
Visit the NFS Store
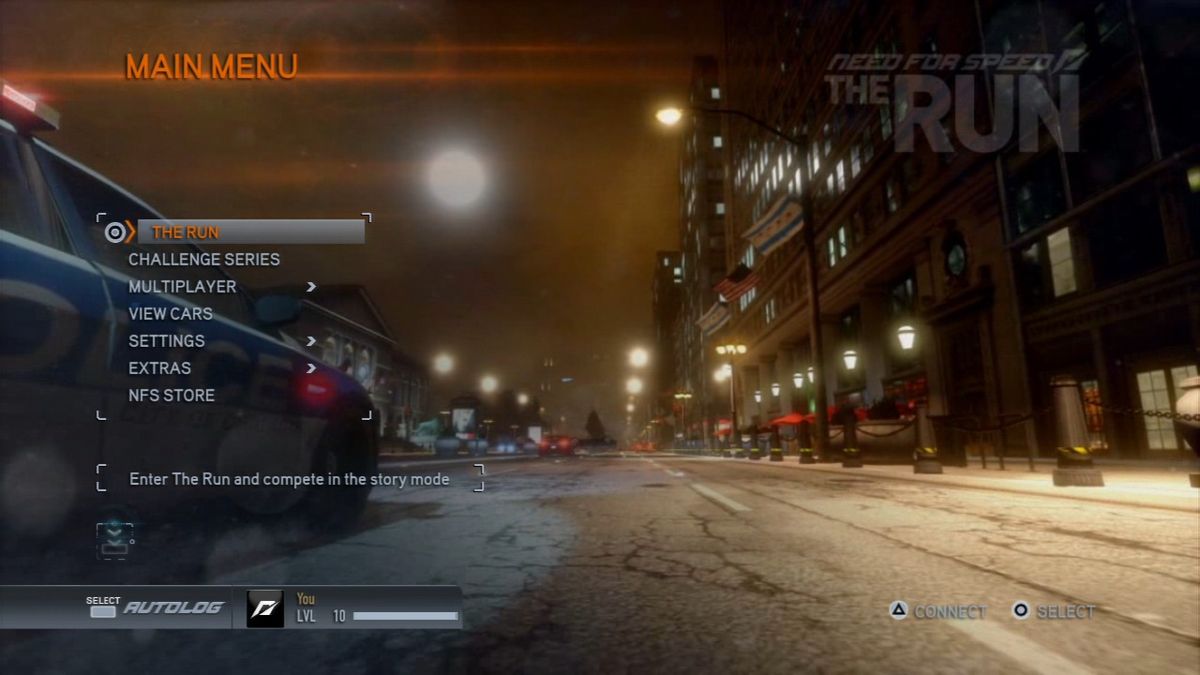tap(171, 395)
